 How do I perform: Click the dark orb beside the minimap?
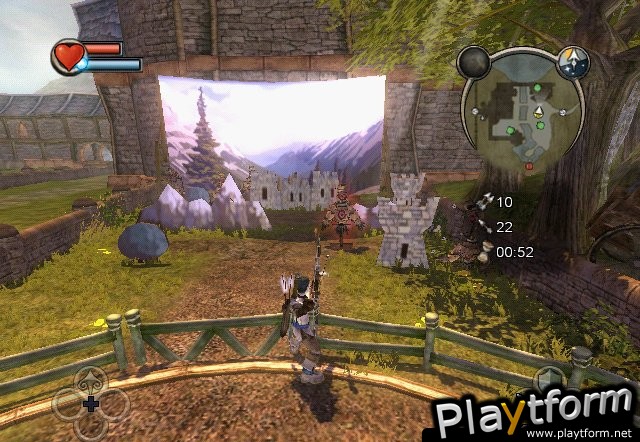[473, 63]
